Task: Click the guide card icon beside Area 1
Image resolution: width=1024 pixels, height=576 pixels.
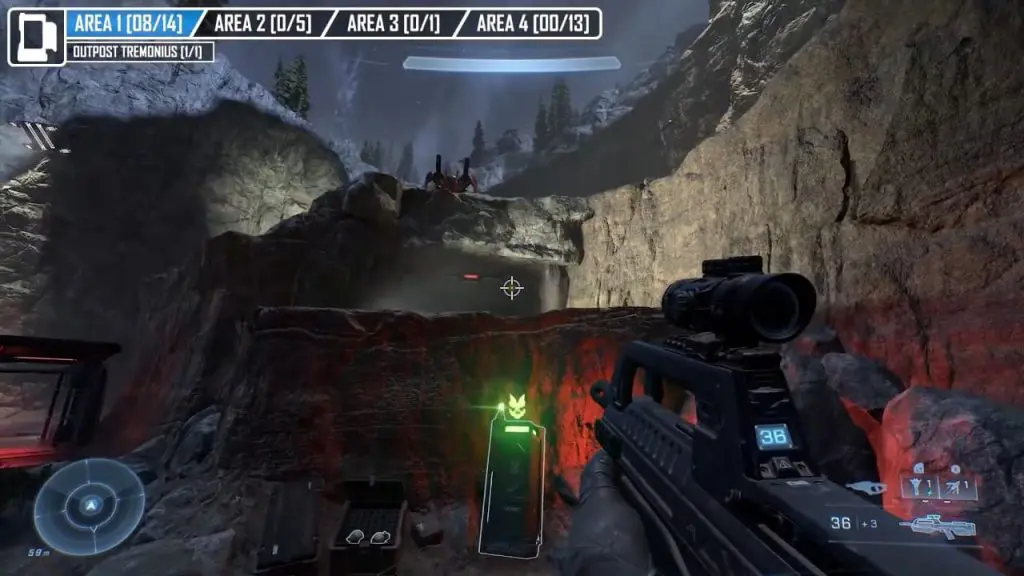Action: [x=37, y=37]
